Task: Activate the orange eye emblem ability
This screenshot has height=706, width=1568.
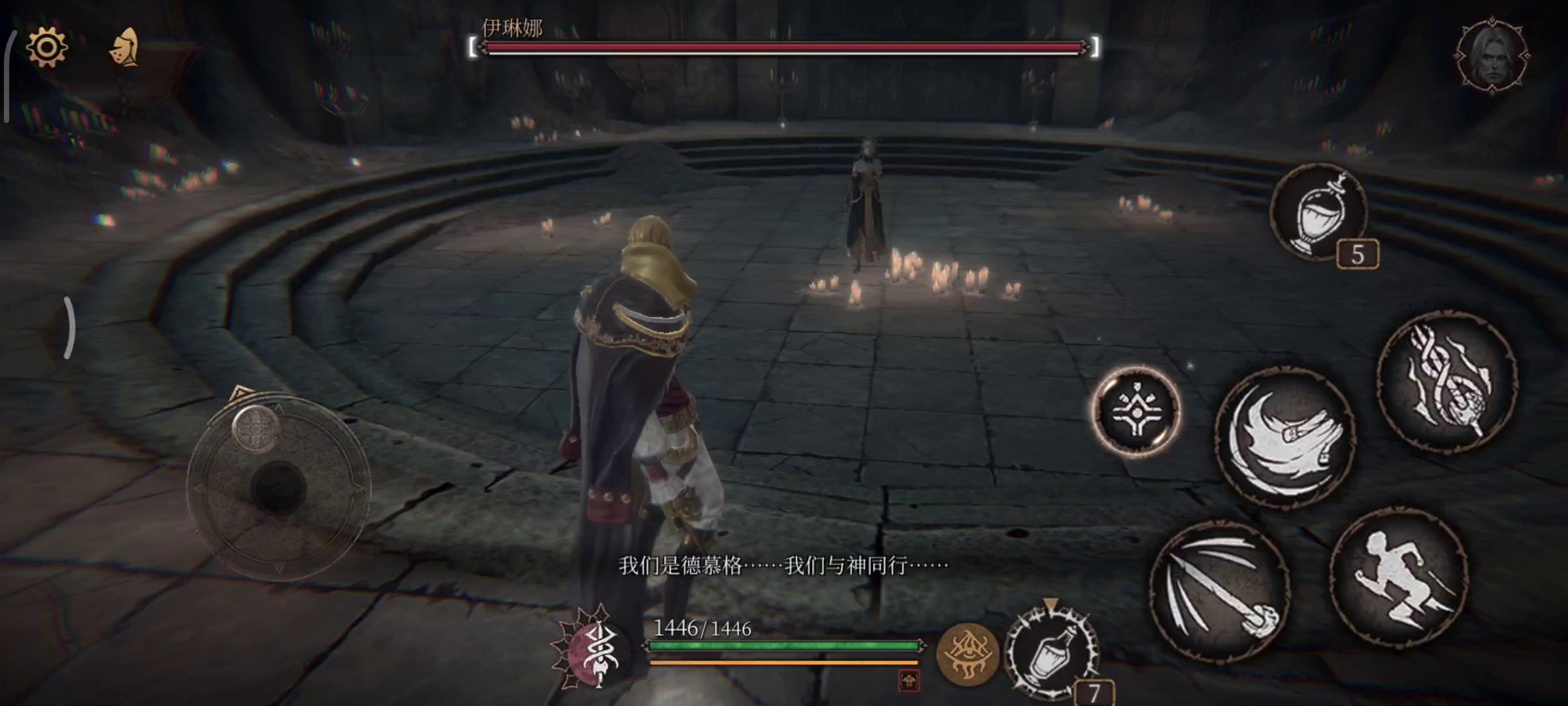Action: click(x=968, y=654)
